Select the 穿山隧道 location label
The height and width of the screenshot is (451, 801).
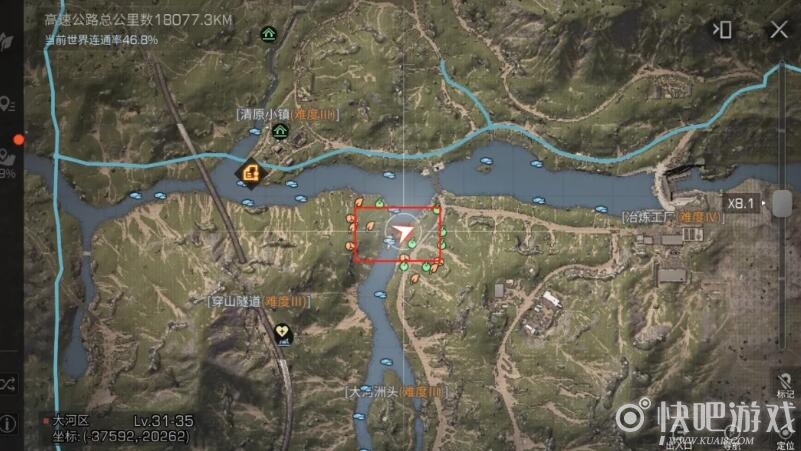(259, 301)
